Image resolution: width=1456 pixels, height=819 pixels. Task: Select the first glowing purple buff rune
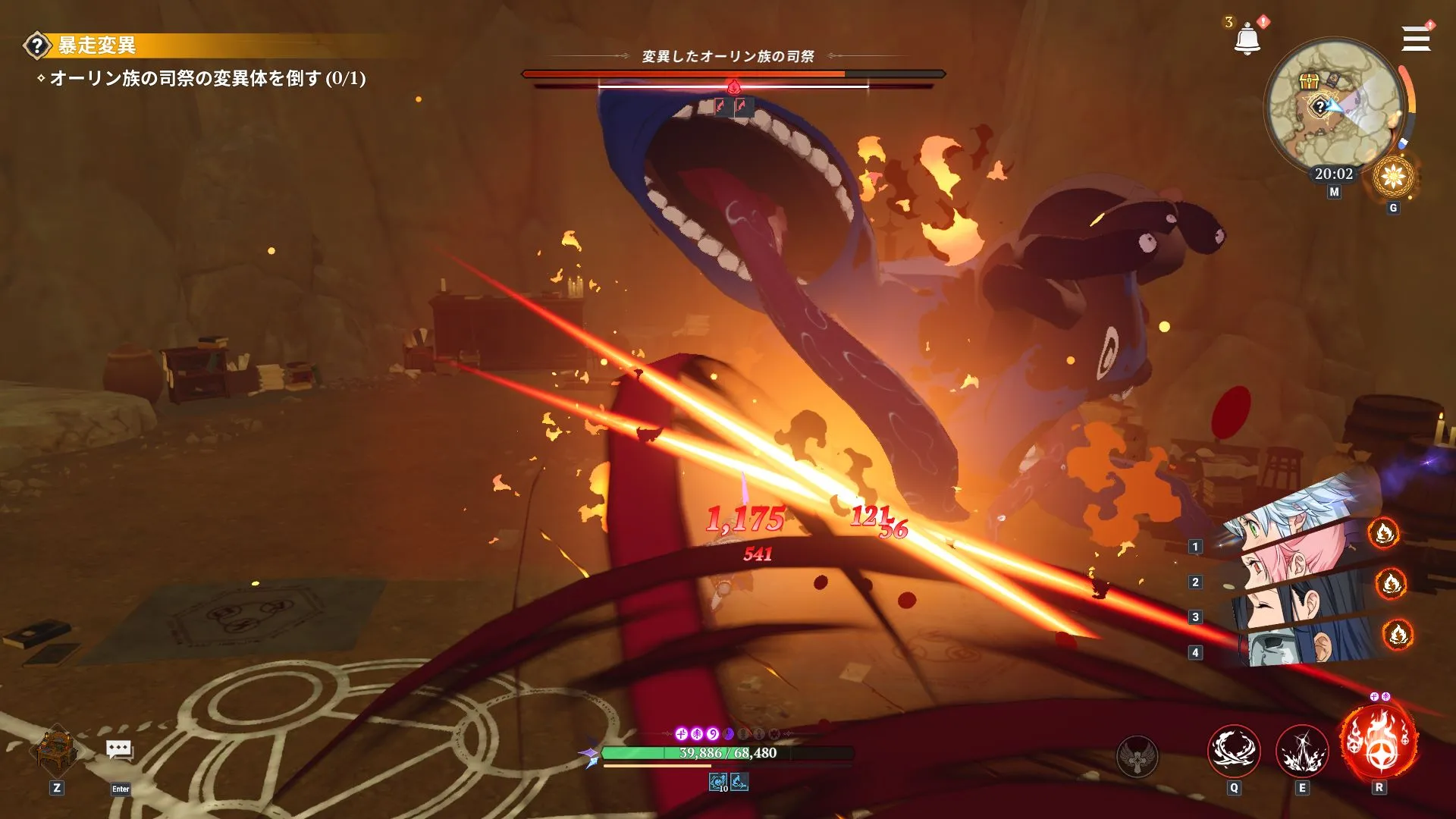click(681, 735)
